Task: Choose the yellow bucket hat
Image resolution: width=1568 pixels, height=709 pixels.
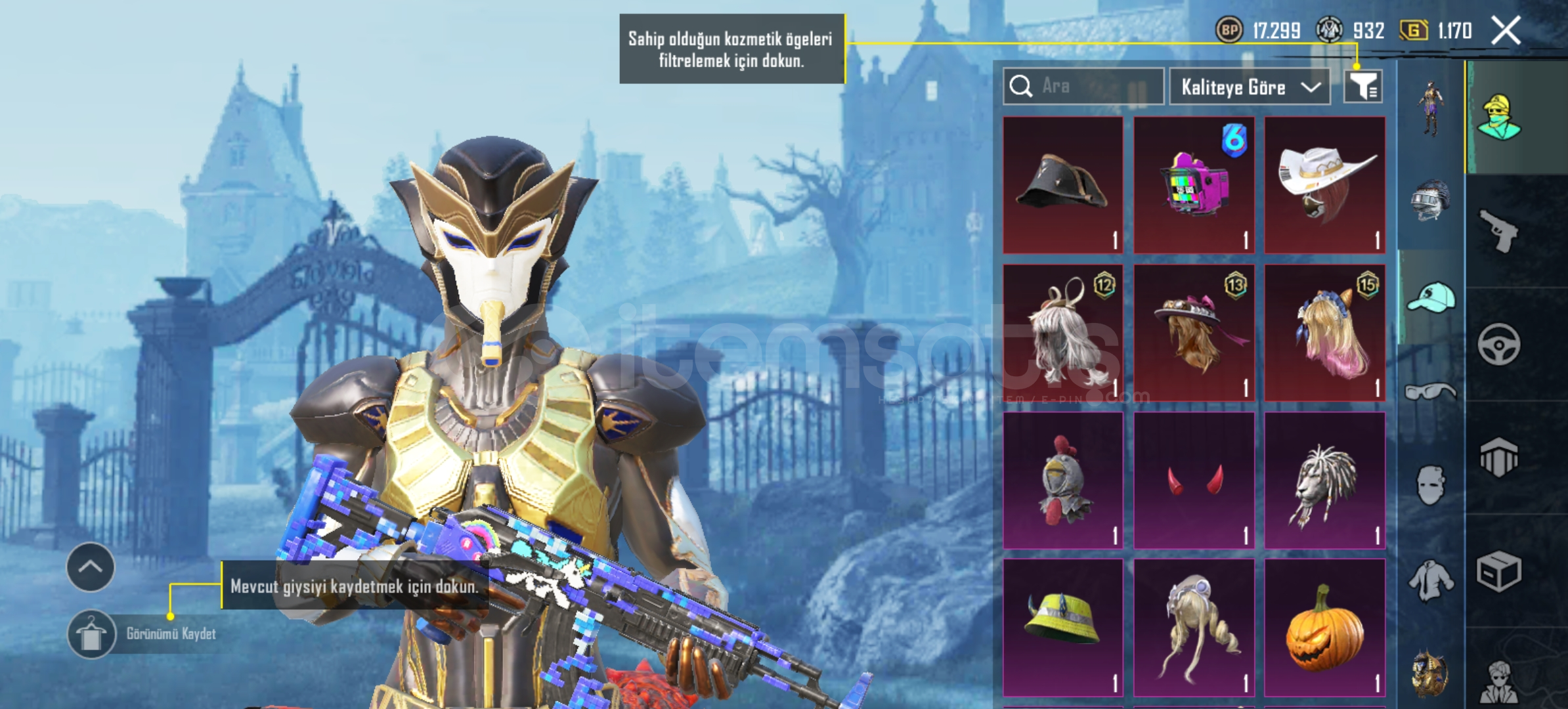Action: (x=1062, y=627)
